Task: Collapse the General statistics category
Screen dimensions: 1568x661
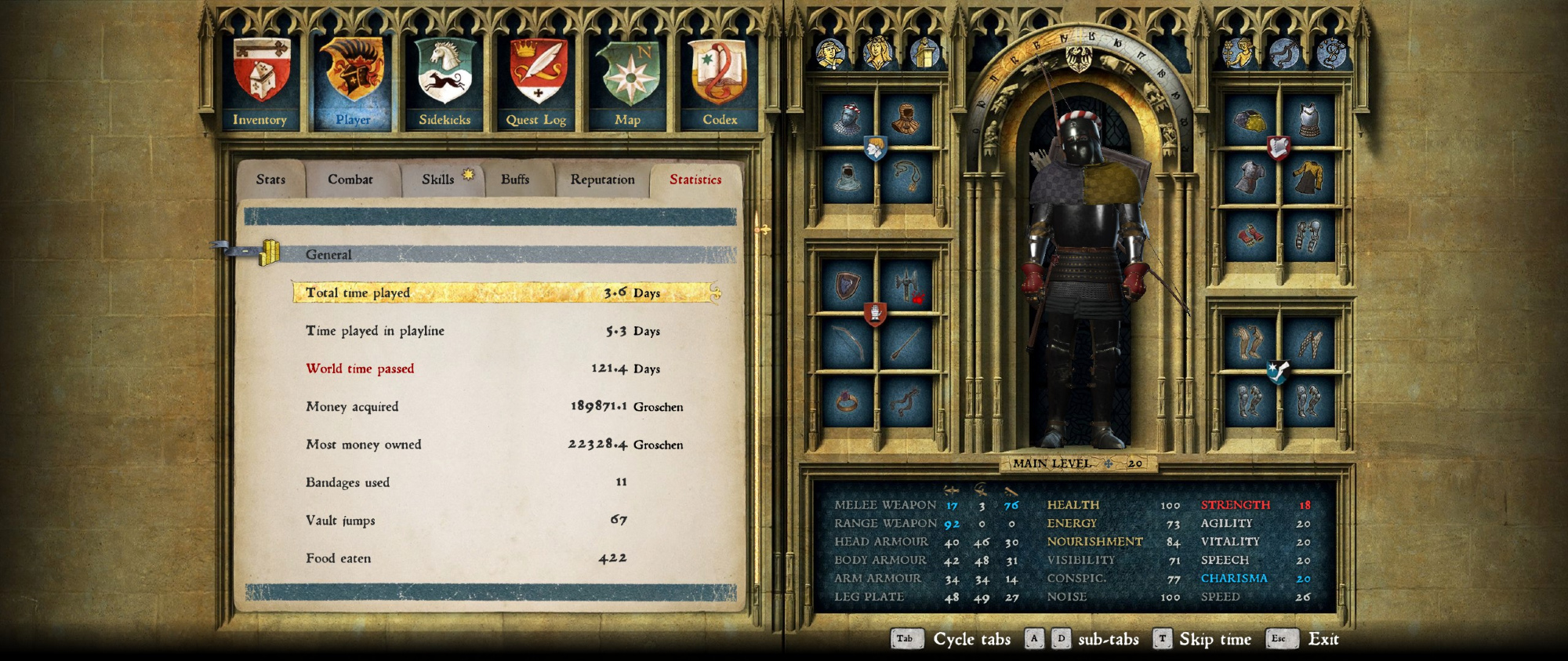Action: pyautogui.click(x=329, y=254)
